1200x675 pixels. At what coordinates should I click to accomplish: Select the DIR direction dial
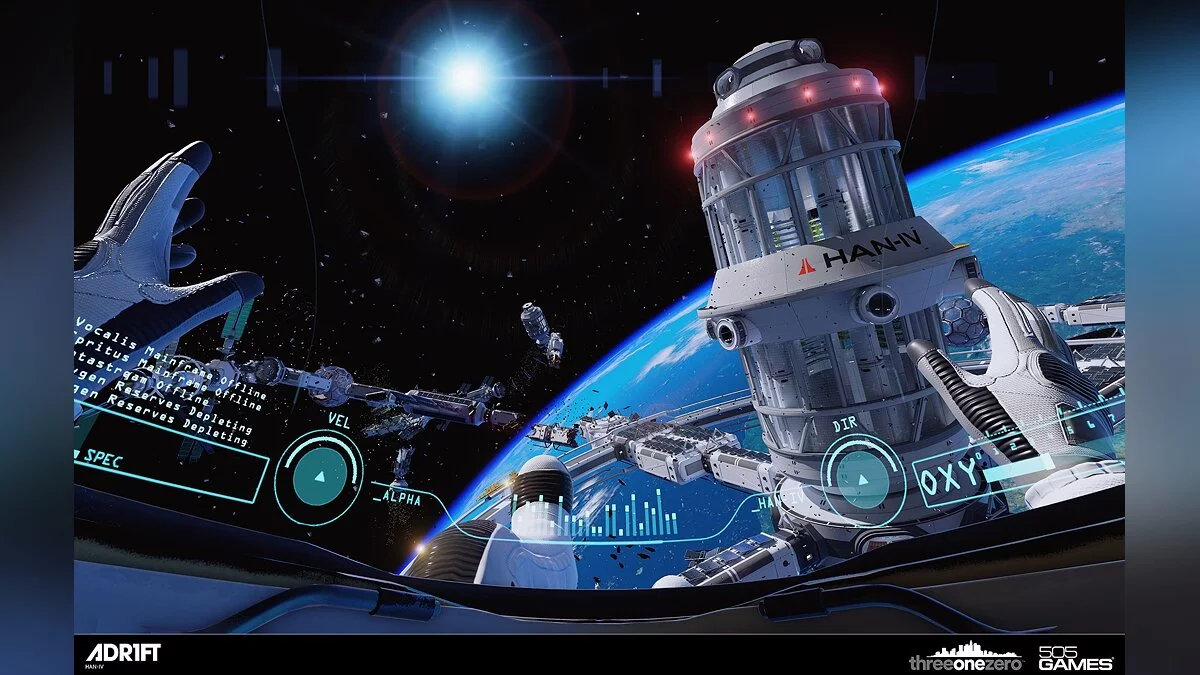[862, 480]
